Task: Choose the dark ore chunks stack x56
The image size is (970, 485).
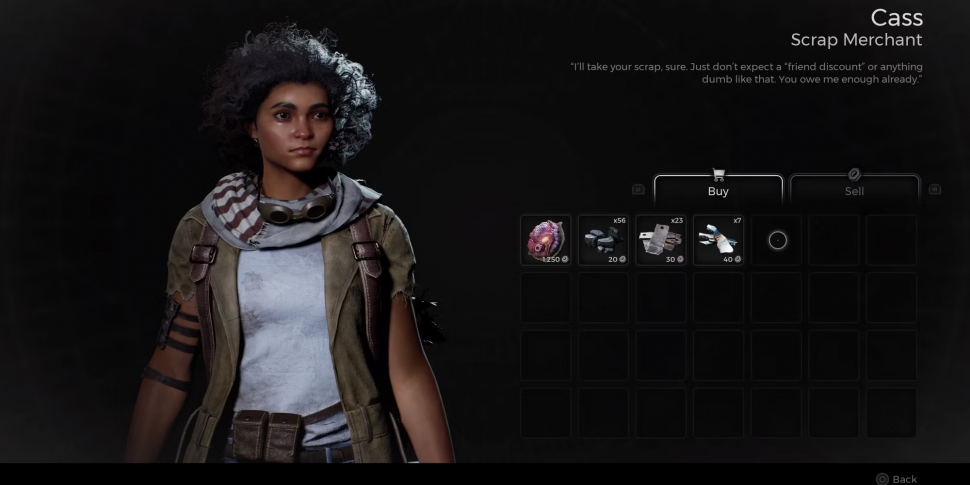Action: click(603, 240)
